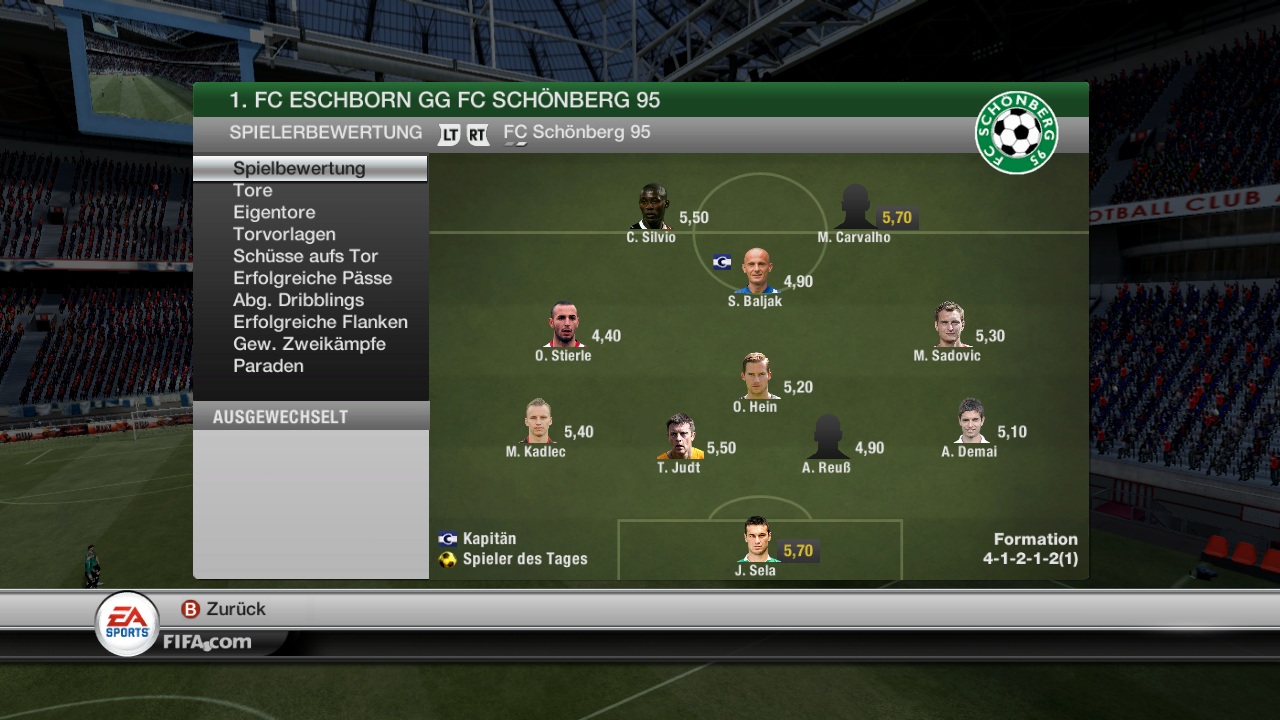Choose O. Stierle's player portrait
This screenshot has width=1280, height=720.
[565, 326]
